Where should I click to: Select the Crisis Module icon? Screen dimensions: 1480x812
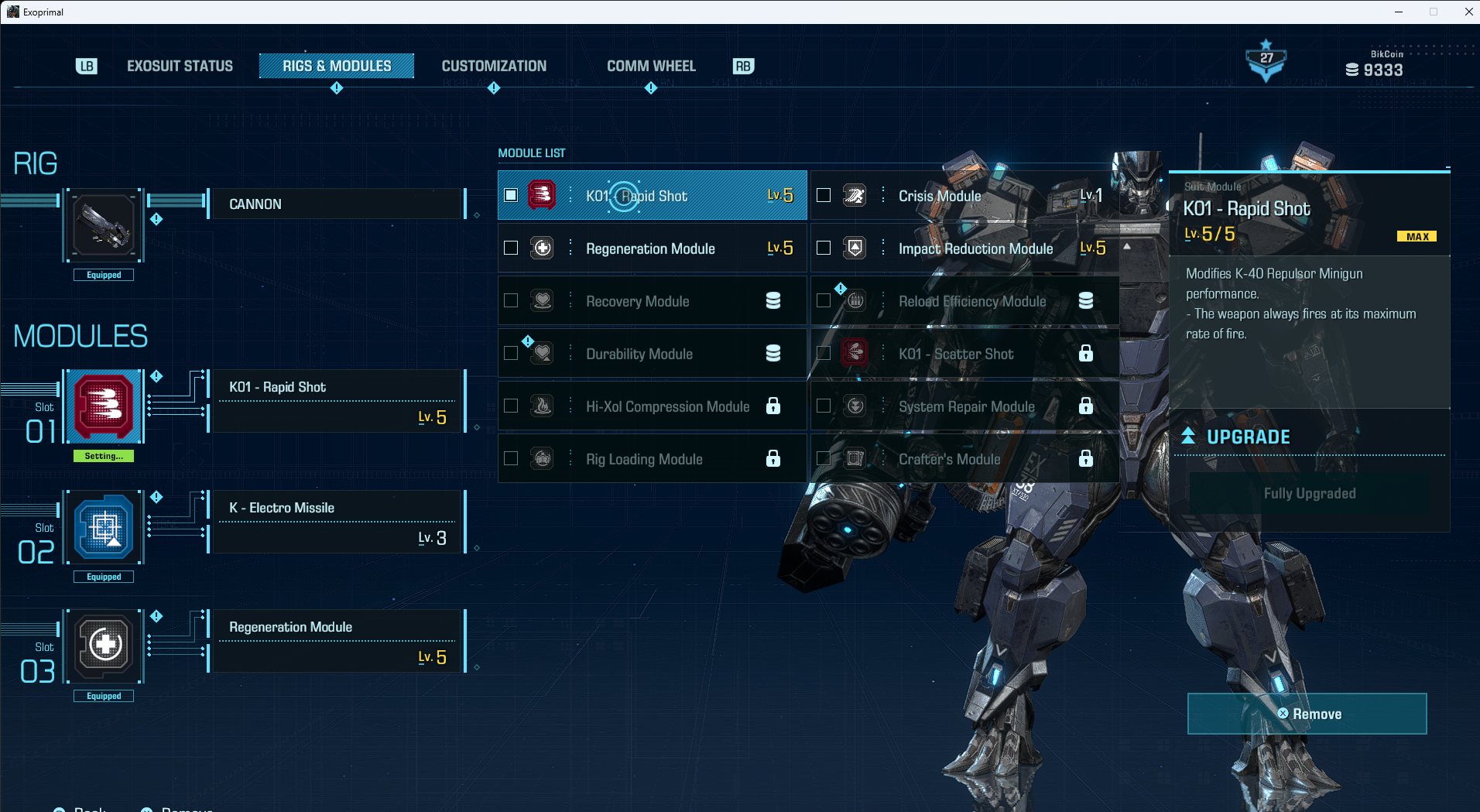click(855, 195)
